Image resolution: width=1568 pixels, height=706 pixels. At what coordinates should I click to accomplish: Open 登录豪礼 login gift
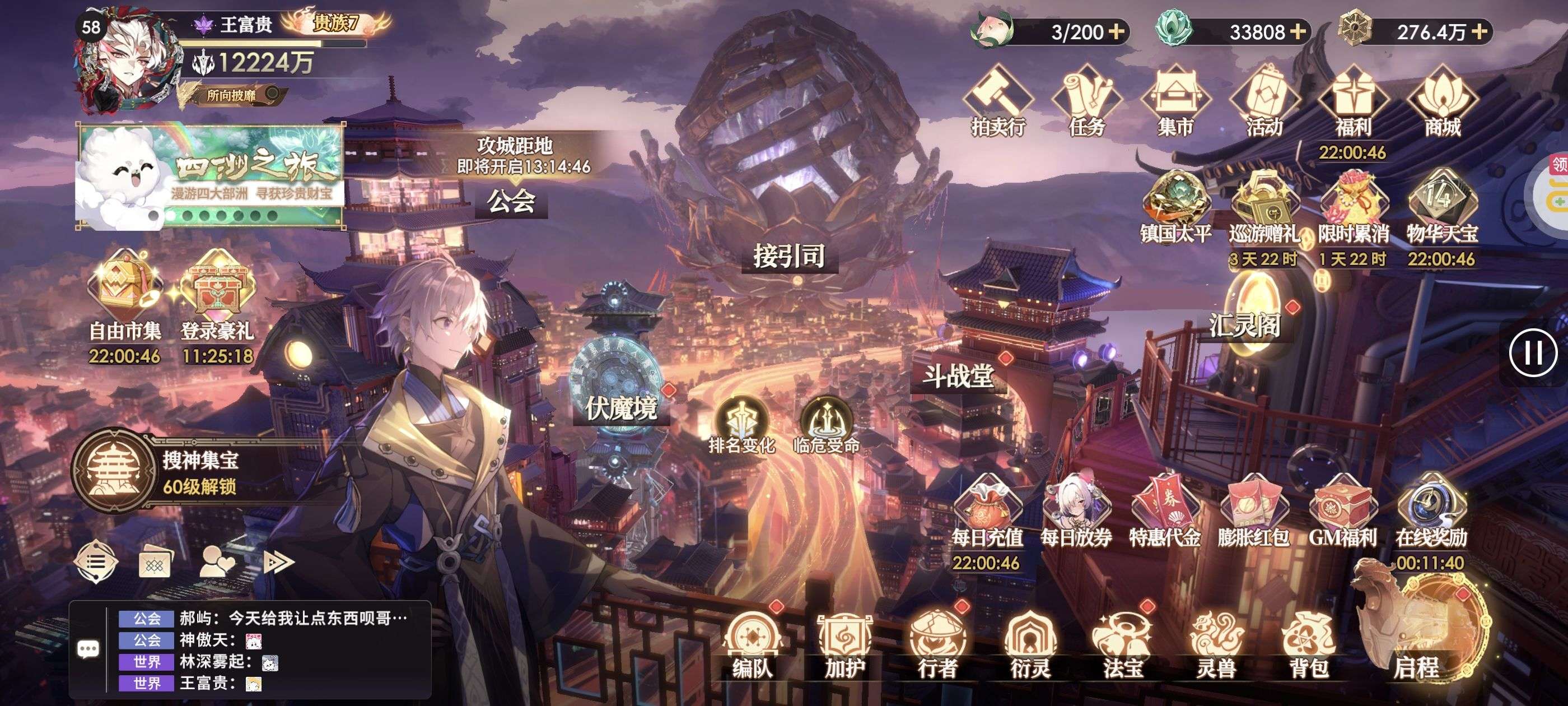(217, 305)
